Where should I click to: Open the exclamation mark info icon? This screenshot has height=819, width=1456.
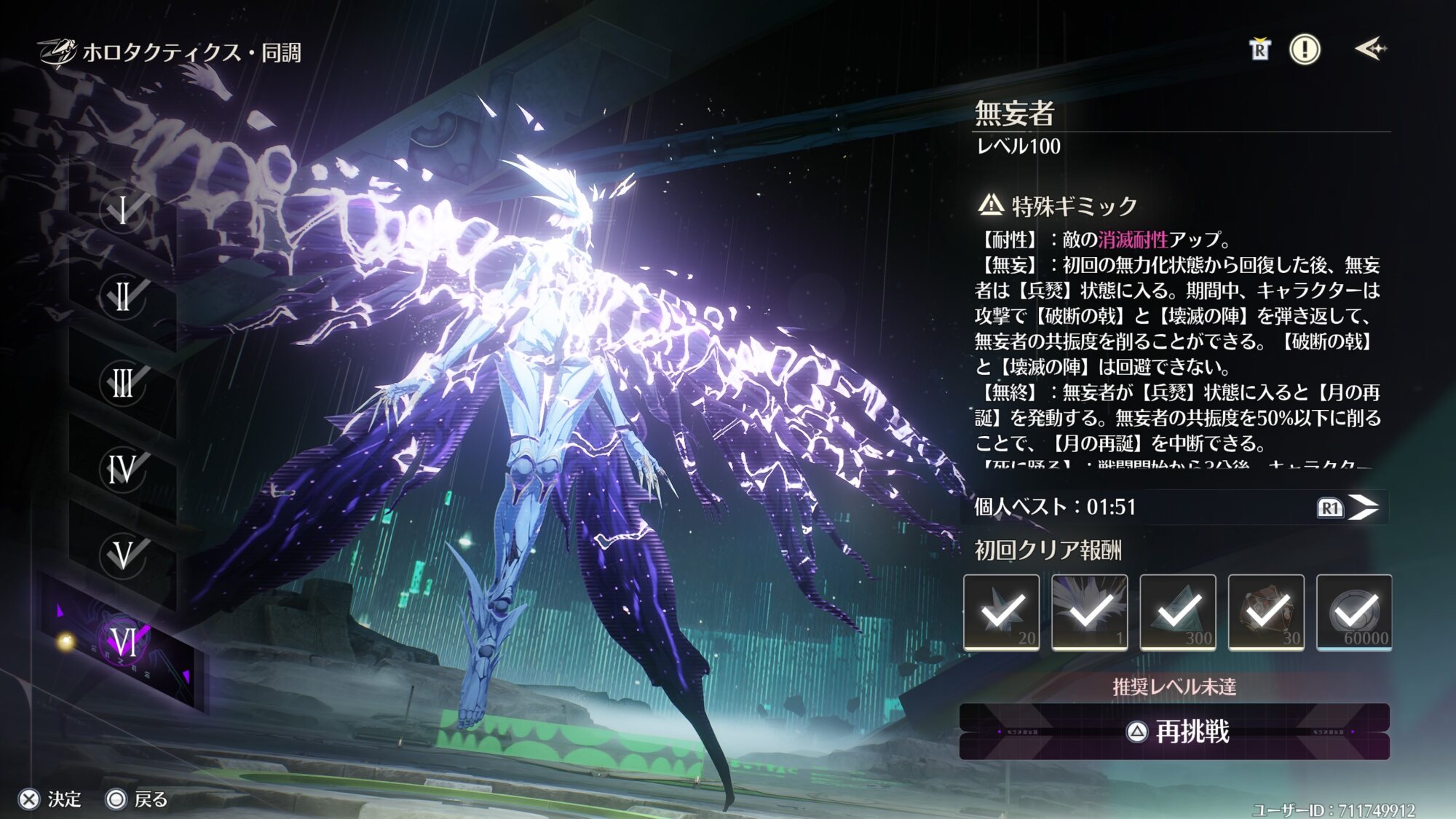coord(1305,50)
